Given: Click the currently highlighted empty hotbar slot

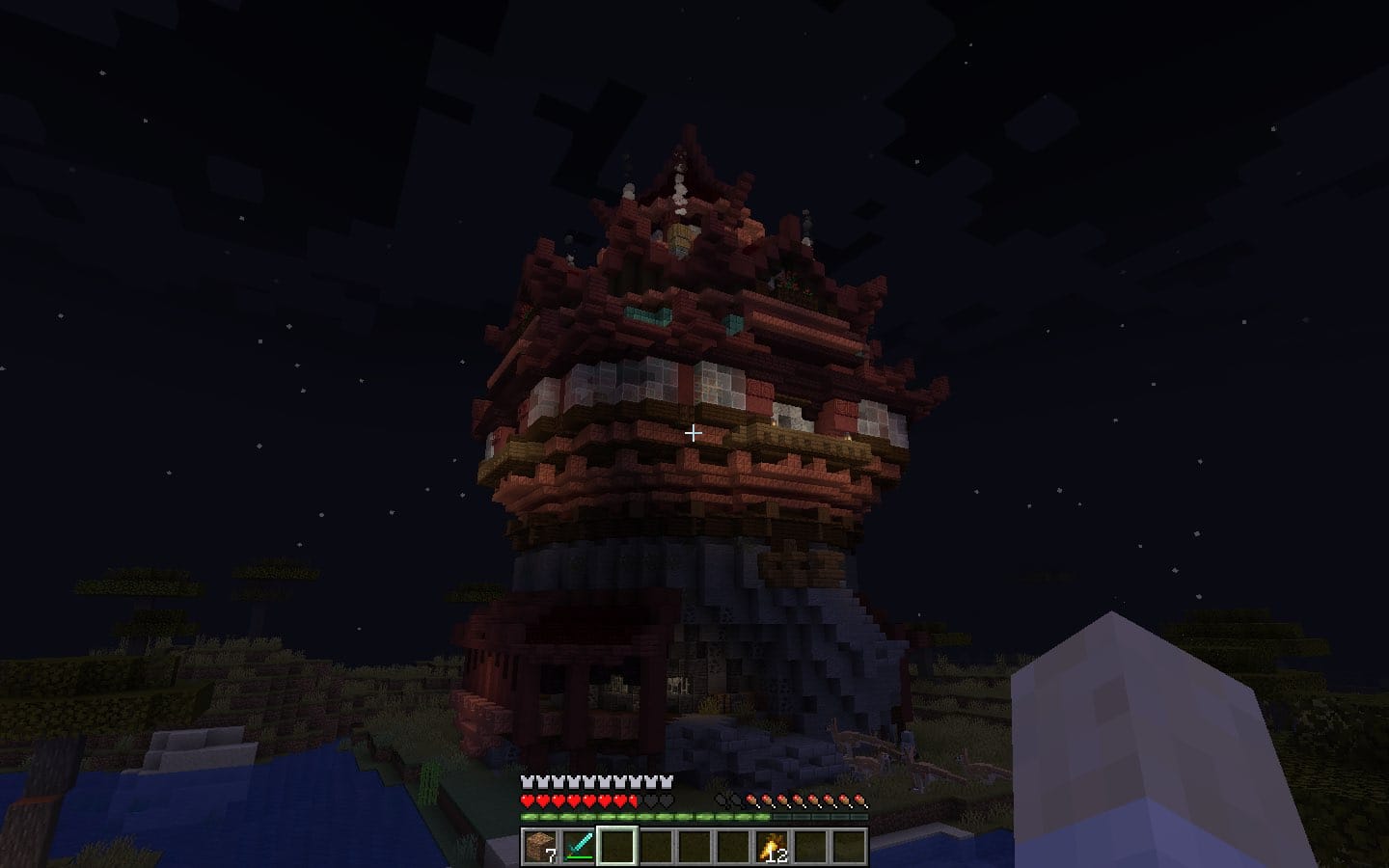Looking at the screenshot, I should 617,845.
